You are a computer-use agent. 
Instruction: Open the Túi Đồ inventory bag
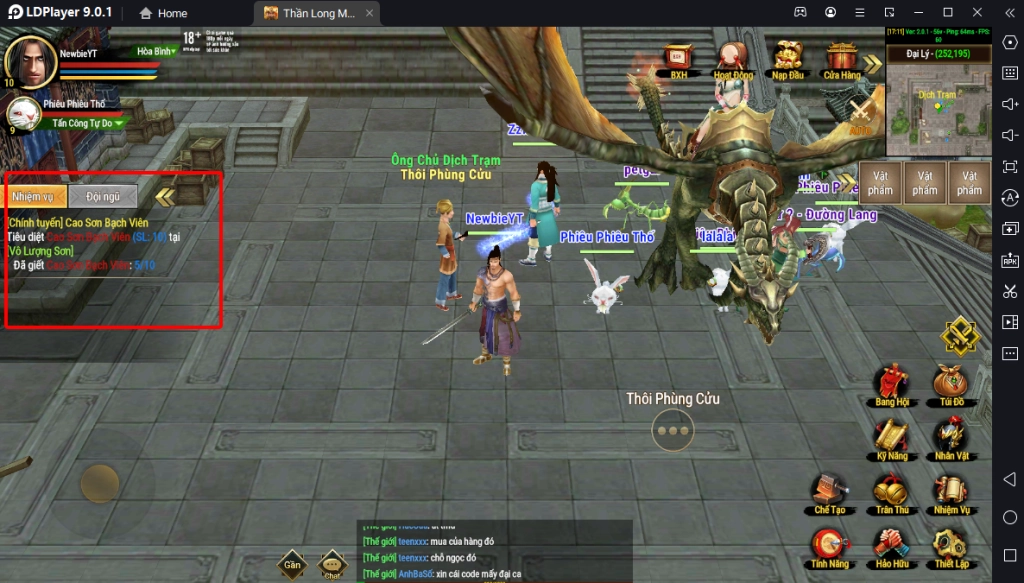[x=950, y=385]
